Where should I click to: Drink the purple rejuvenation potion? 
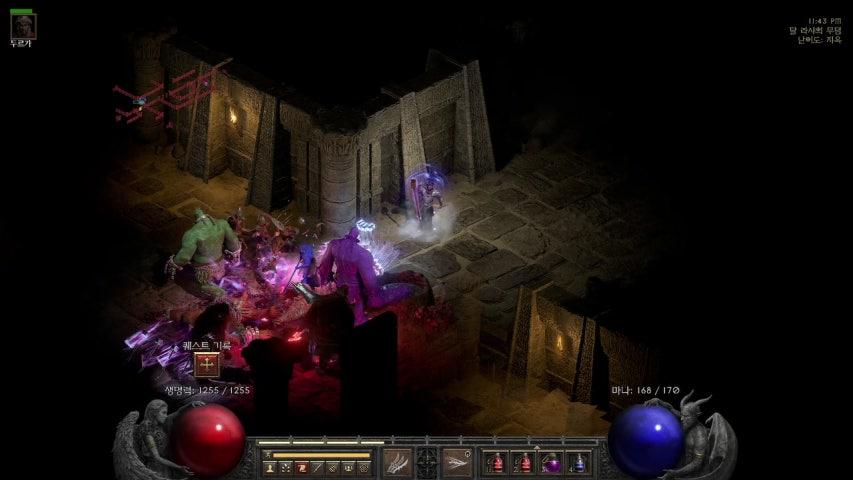[551, 462]
